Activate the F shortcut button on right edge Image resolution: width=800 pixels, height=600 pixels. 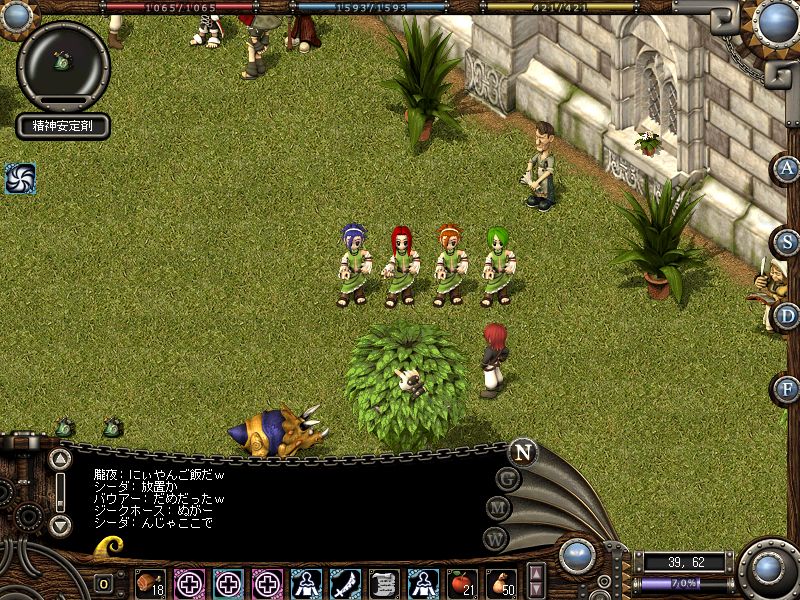click(x=786, y=388)
